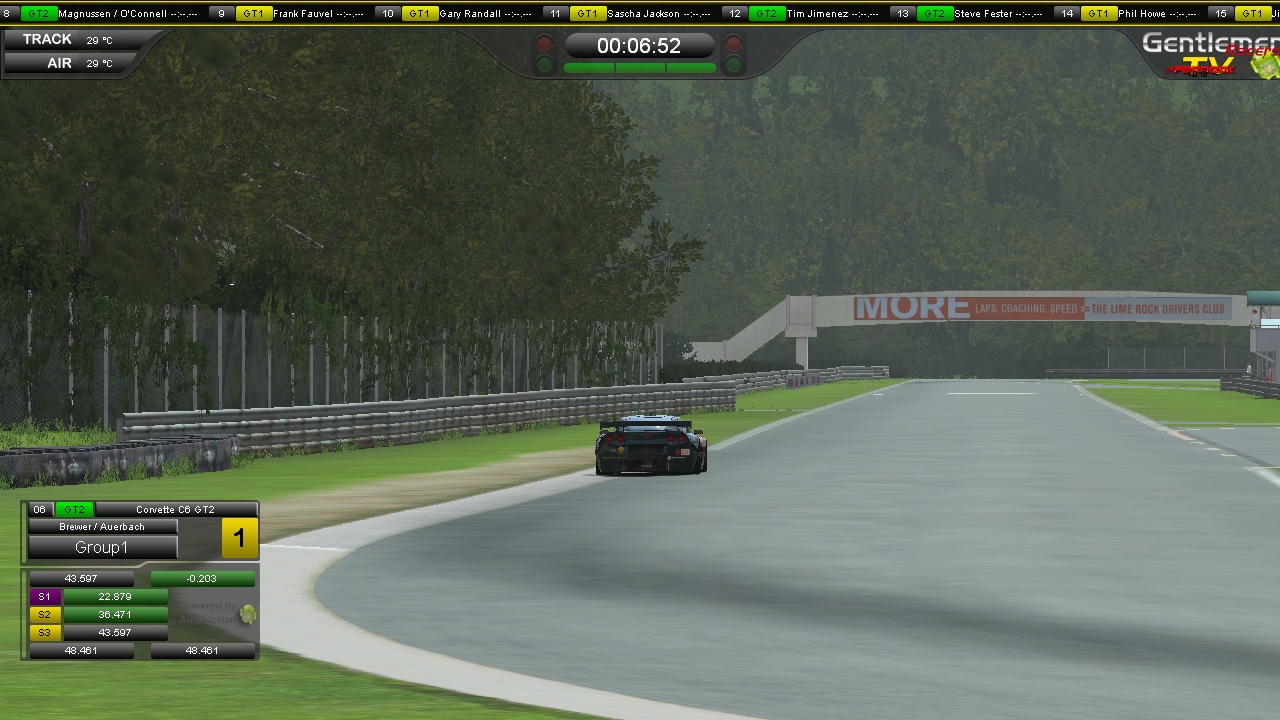Select Tim Jimenez's ticker entry
Viewport: 1280px width, 720px height.
pyautogui.click(x=818, y=14)
